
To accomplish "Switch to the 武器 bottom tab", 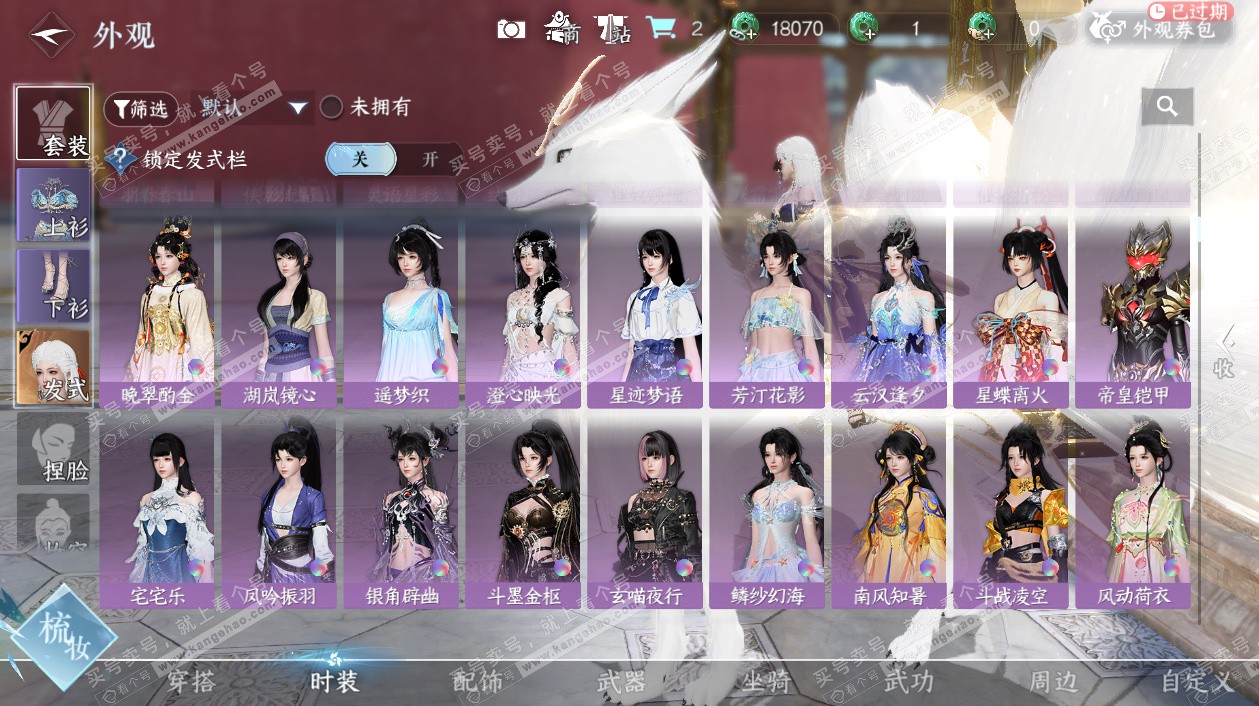I will (621, 682).
